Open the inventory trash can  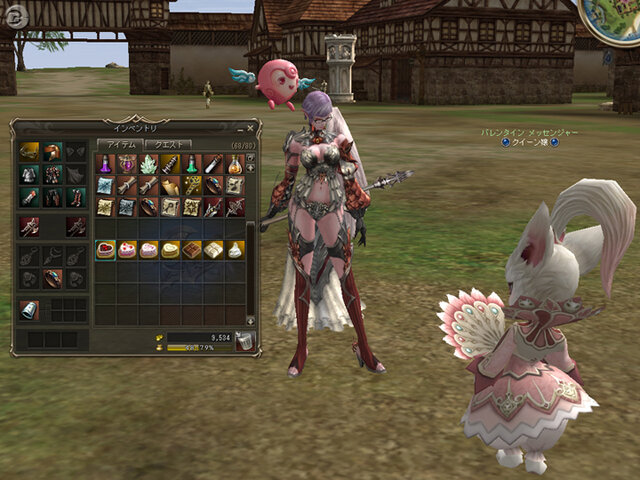point(244,342)
